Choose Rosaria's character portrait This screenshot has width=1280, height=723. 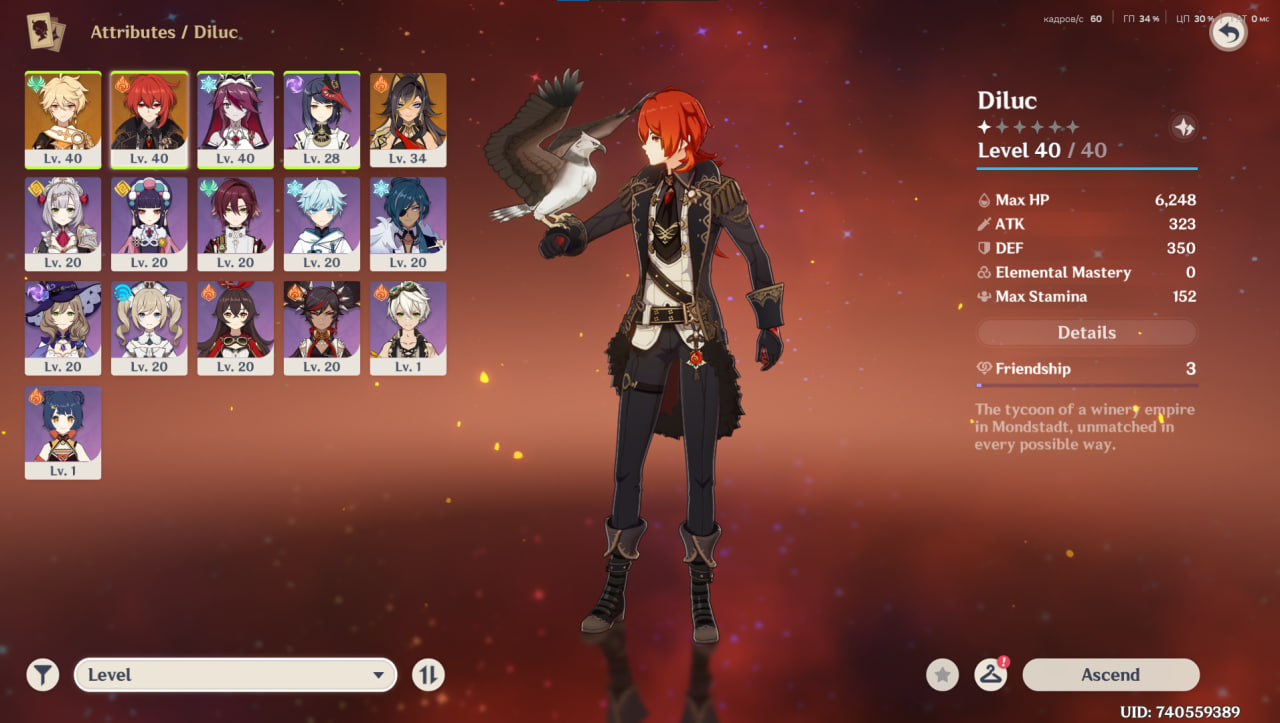pos(235,118)
